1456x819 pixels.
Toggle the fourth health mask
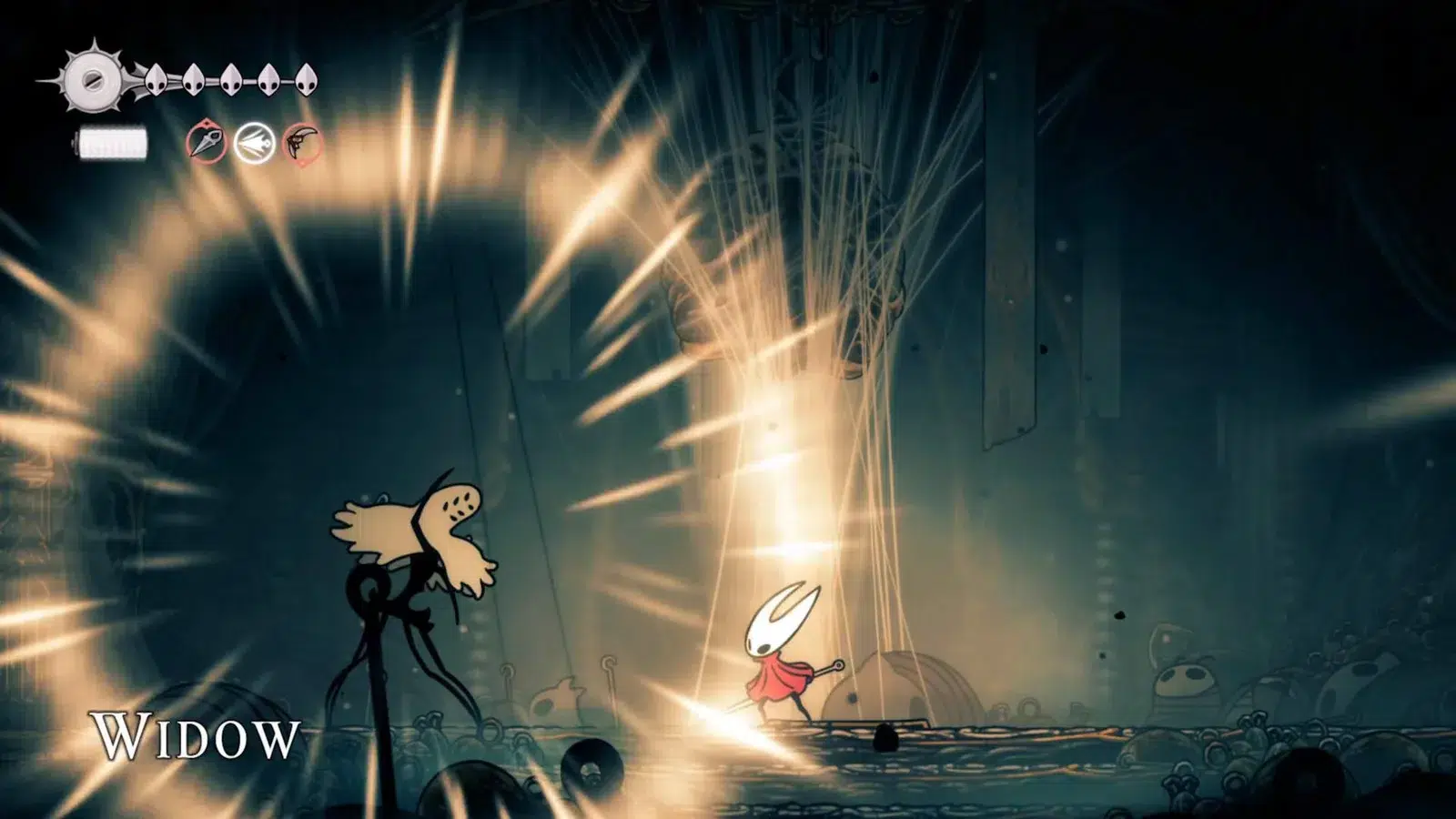[269, 80]
